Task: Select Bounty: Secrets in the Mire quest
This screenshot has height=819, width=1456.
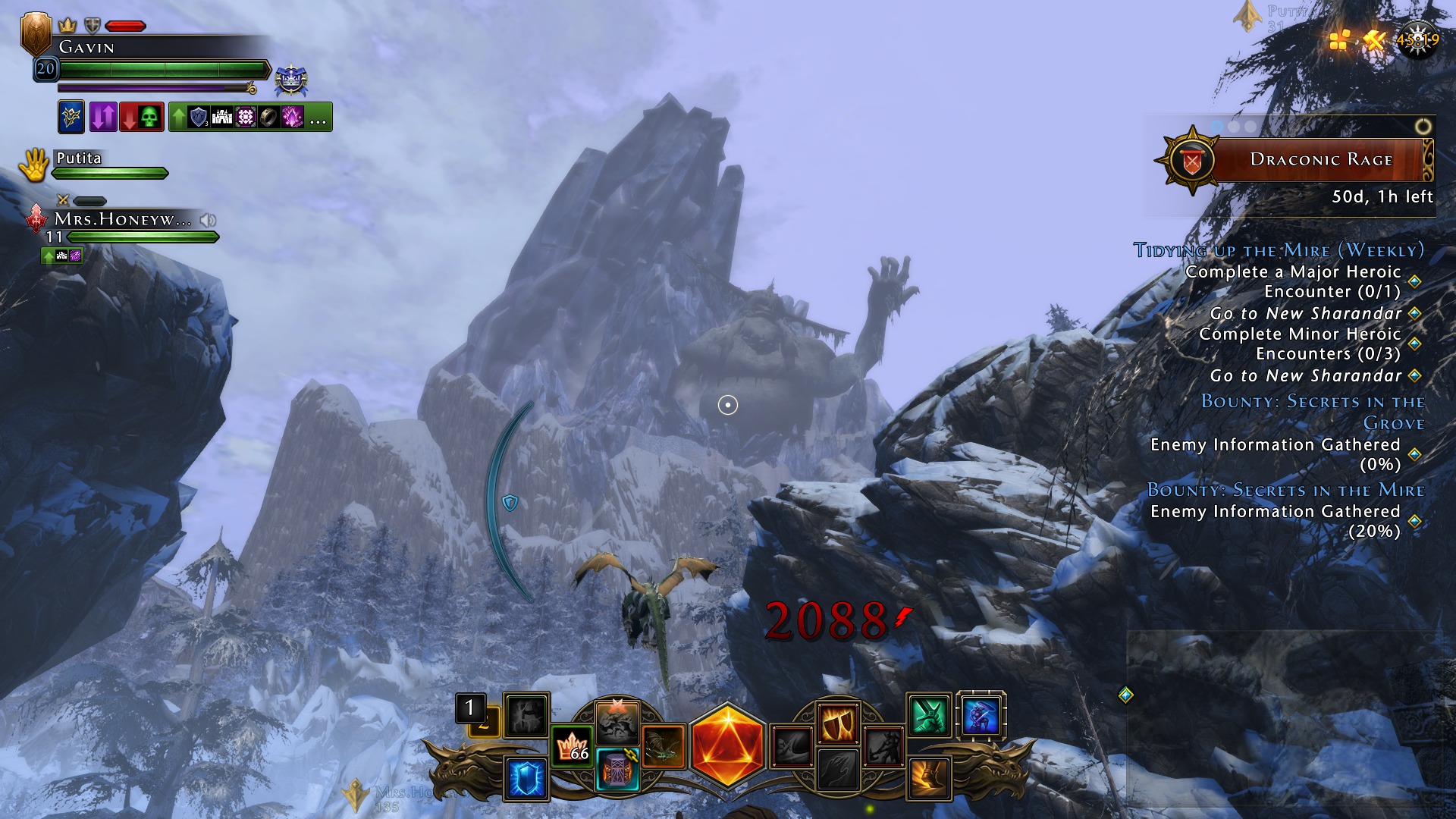Action: click(1285, 490)
